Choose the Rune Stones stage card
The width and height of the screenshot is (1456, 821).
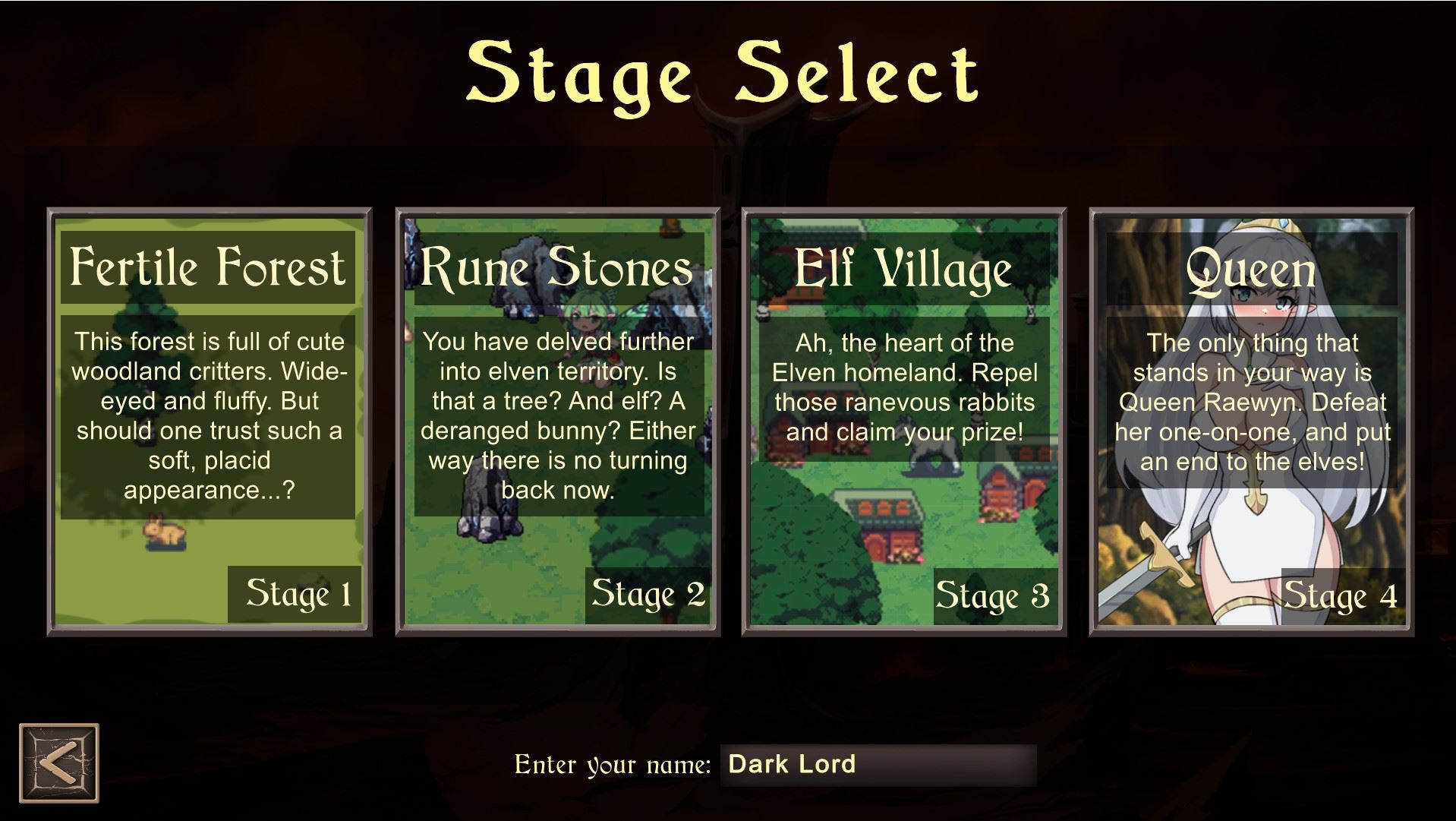557,422
